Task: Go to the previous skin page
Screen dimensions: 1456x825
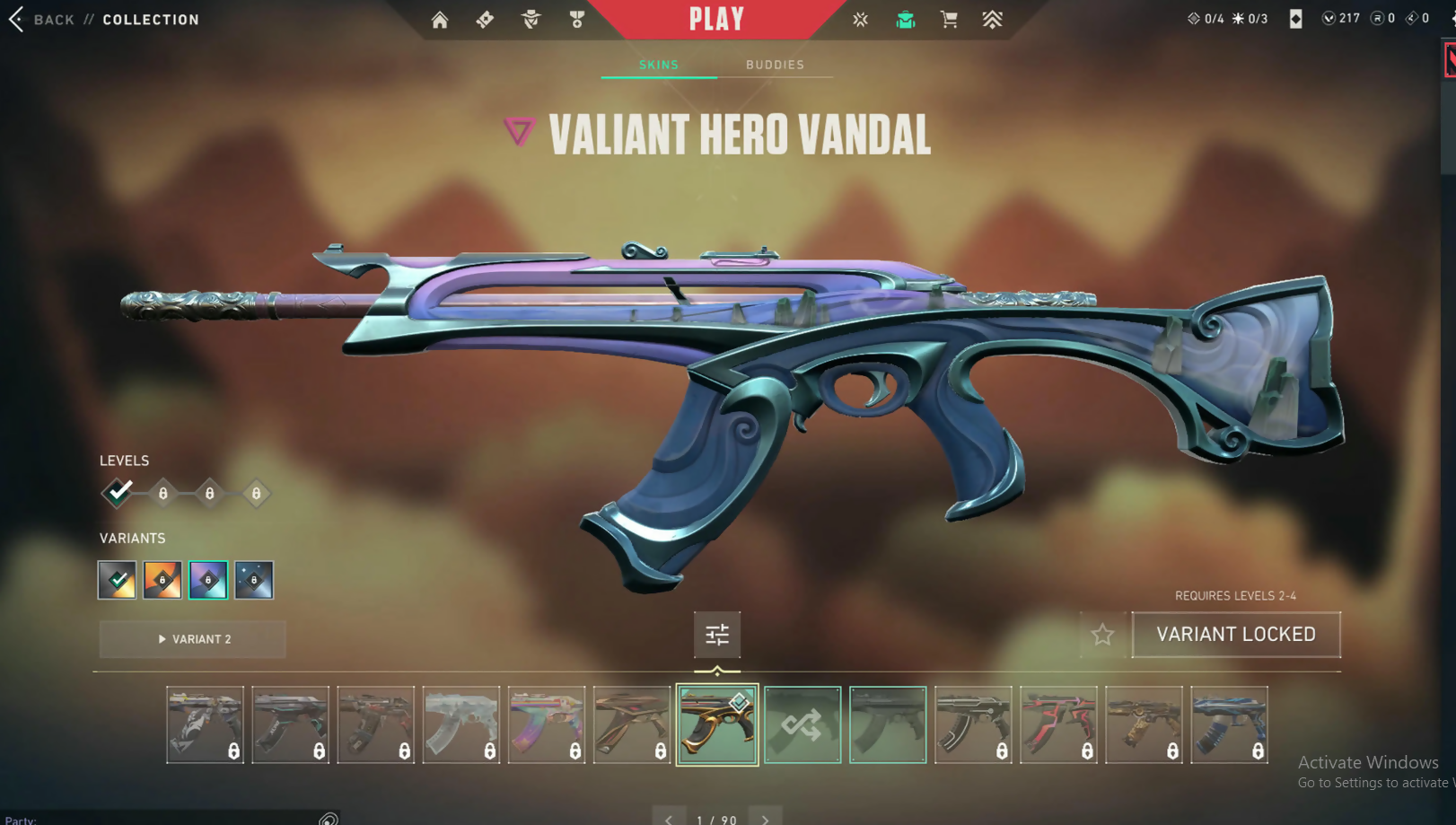Action: coord(669,818)
